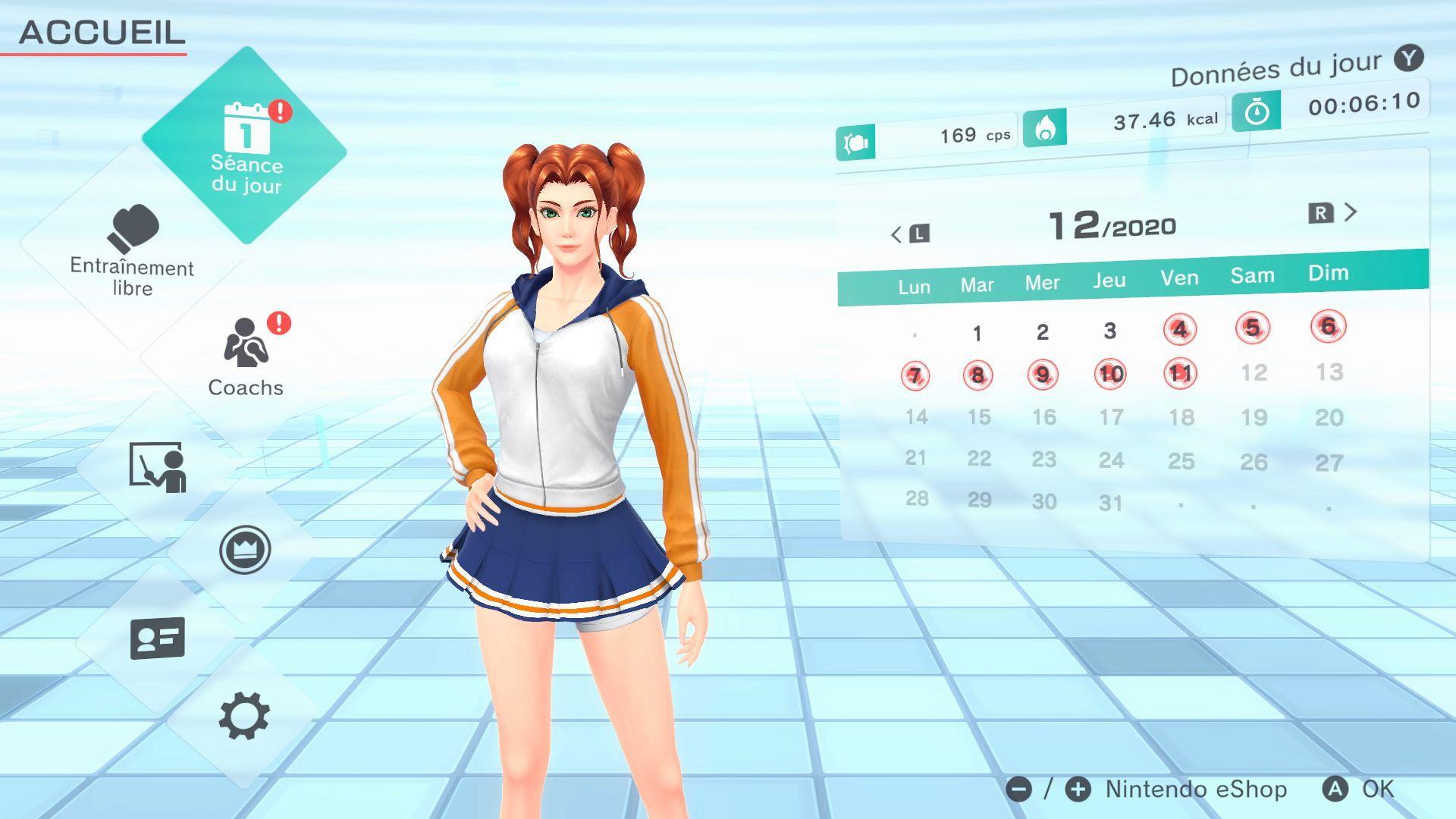Select the calories burned flame icon
Viewport: 1456px width, 819px height.
(x=1046, y=127)
